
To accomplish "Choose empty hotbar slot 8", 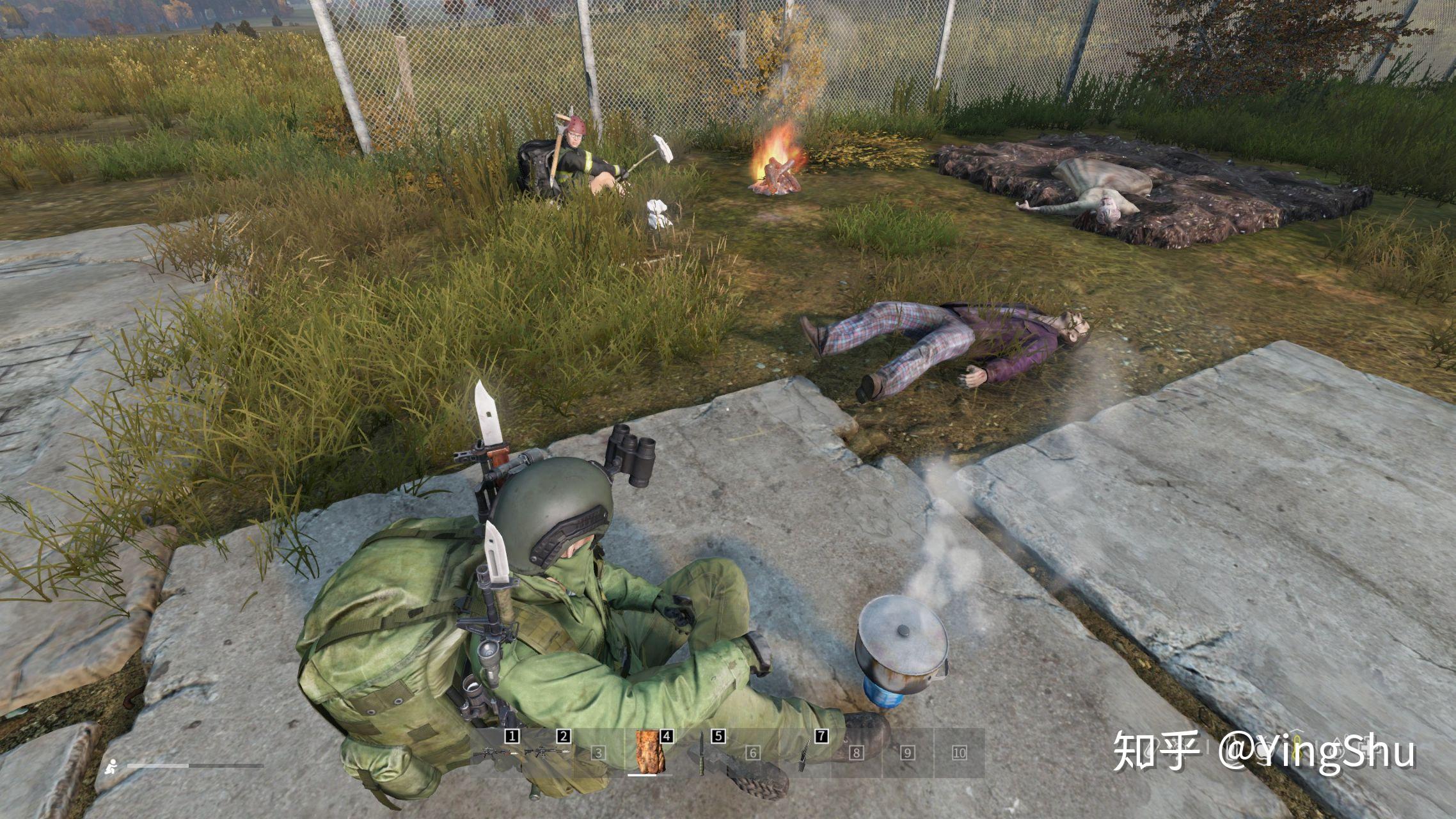I will pos(856,752).
